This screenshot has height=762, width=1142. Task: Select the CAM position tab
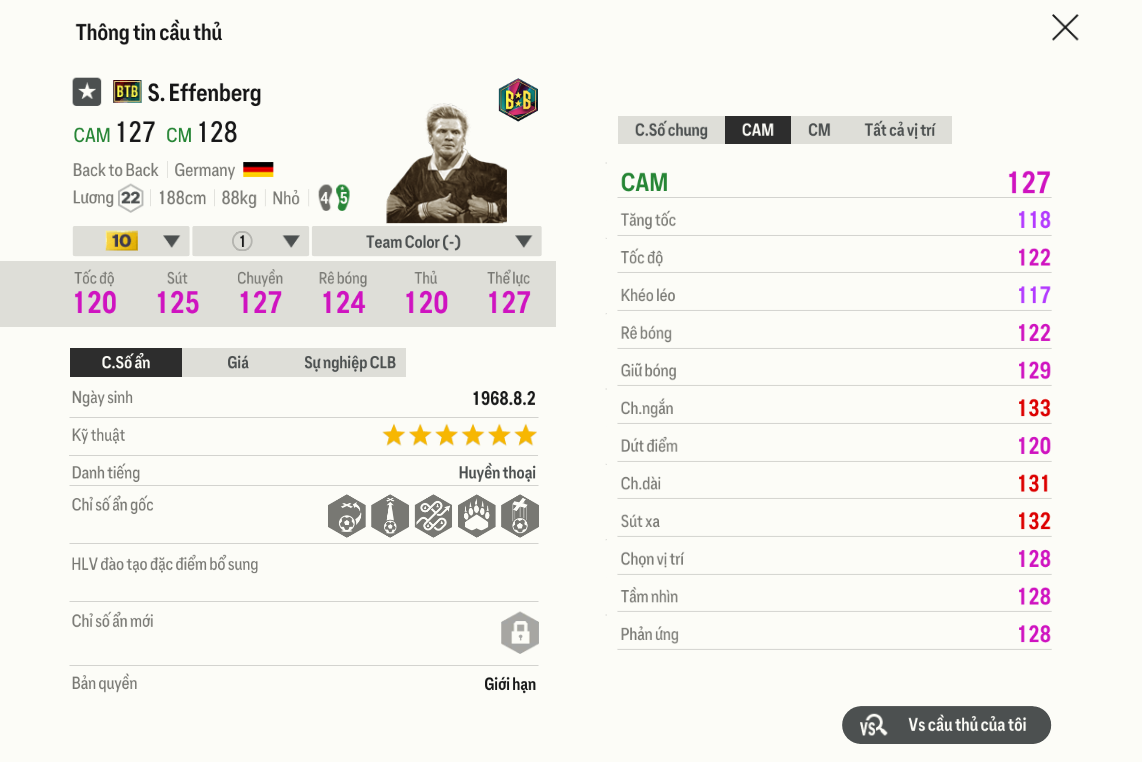pos(758,130)
